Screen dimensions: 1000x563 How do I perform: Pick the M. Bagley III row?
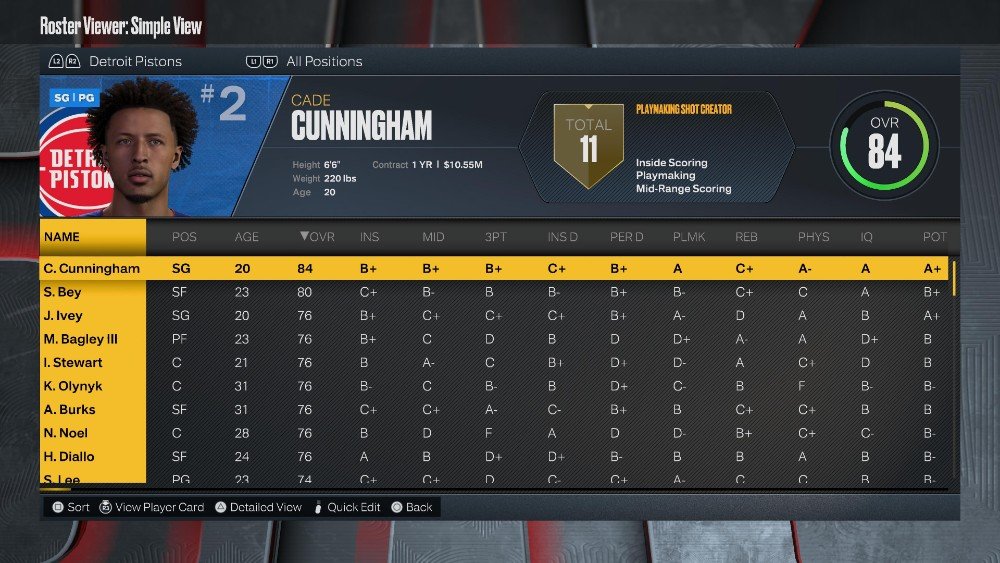[80, 339]
